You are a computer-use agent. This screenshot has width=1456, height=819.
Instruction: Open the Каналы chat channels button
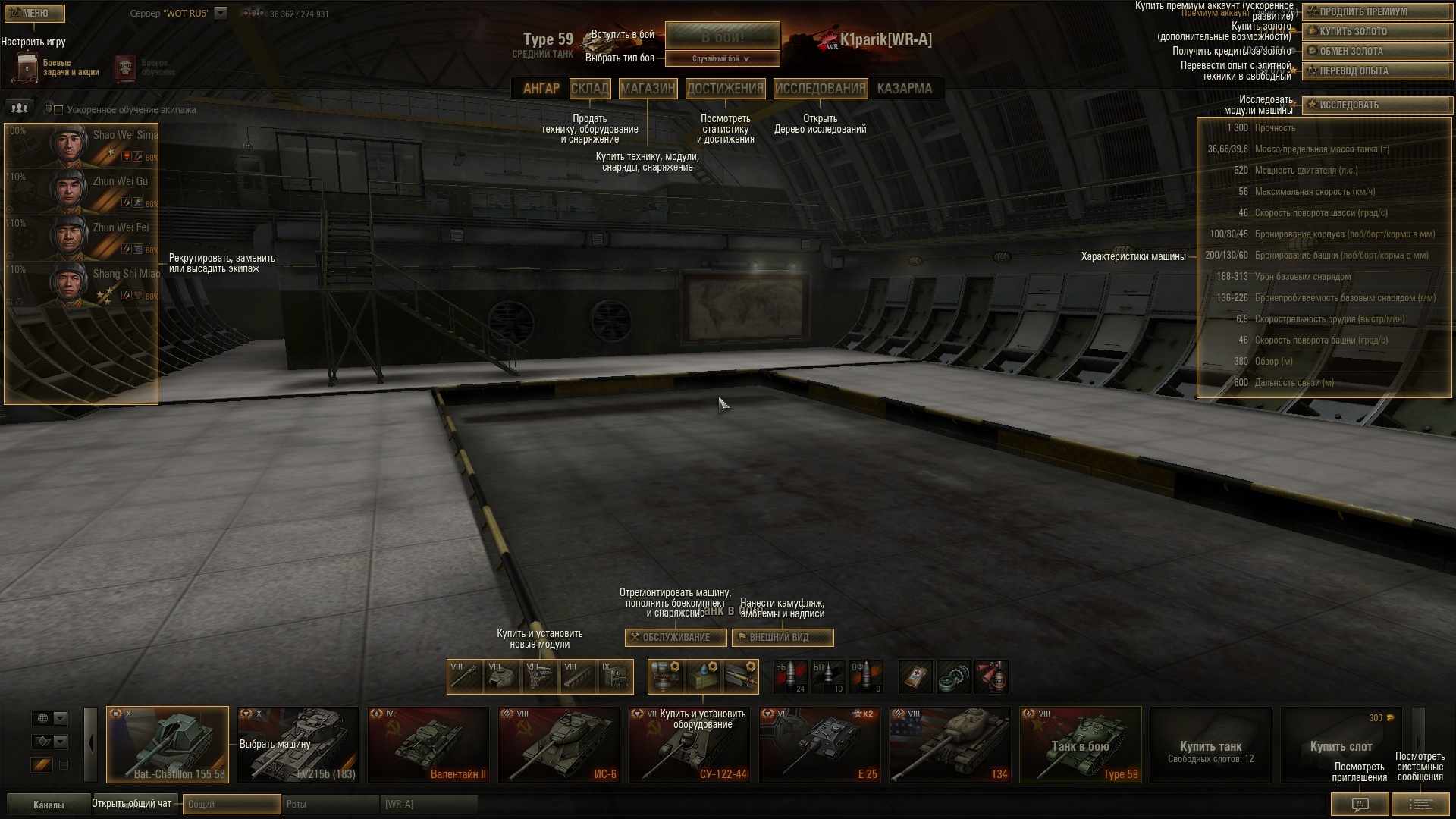point(49,805)
